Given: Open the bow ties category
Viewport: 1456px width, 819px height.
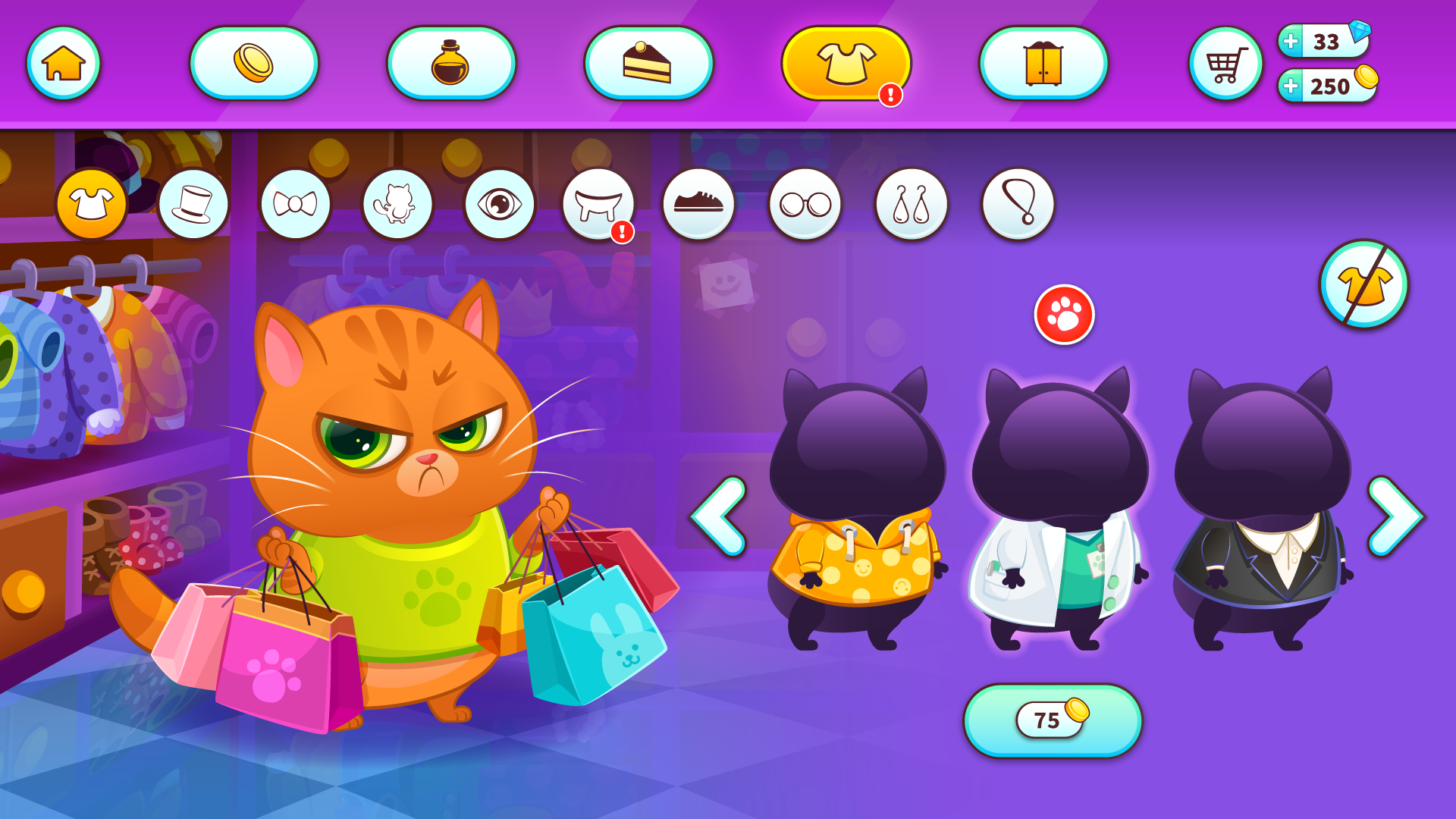Looking at the screenshot, I should (297, 203).
